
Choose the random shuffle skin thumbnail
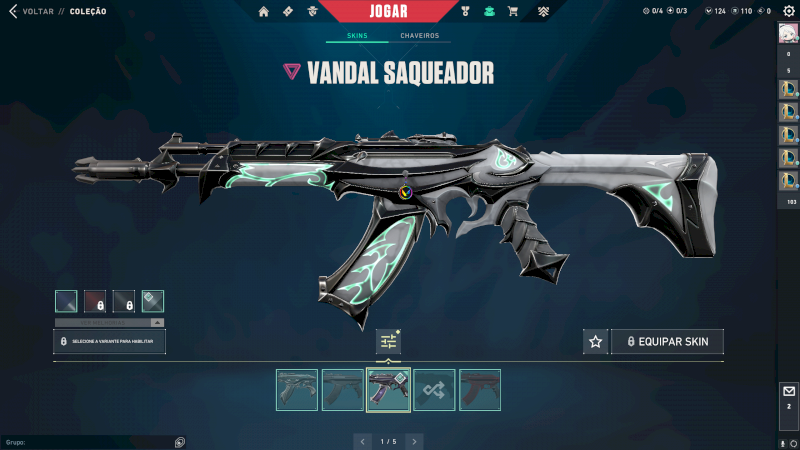[434, 390]
